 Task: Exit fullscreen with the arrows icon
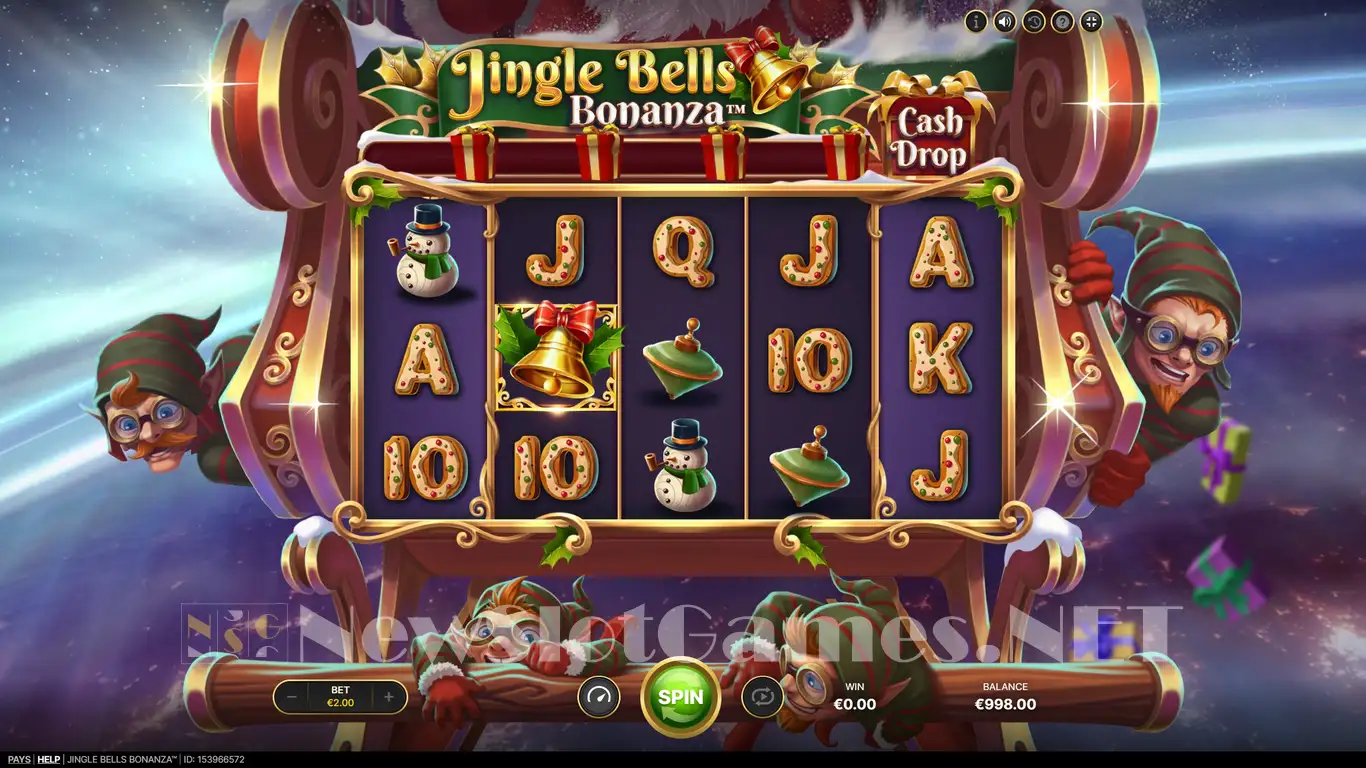(x=1091, y=21)
